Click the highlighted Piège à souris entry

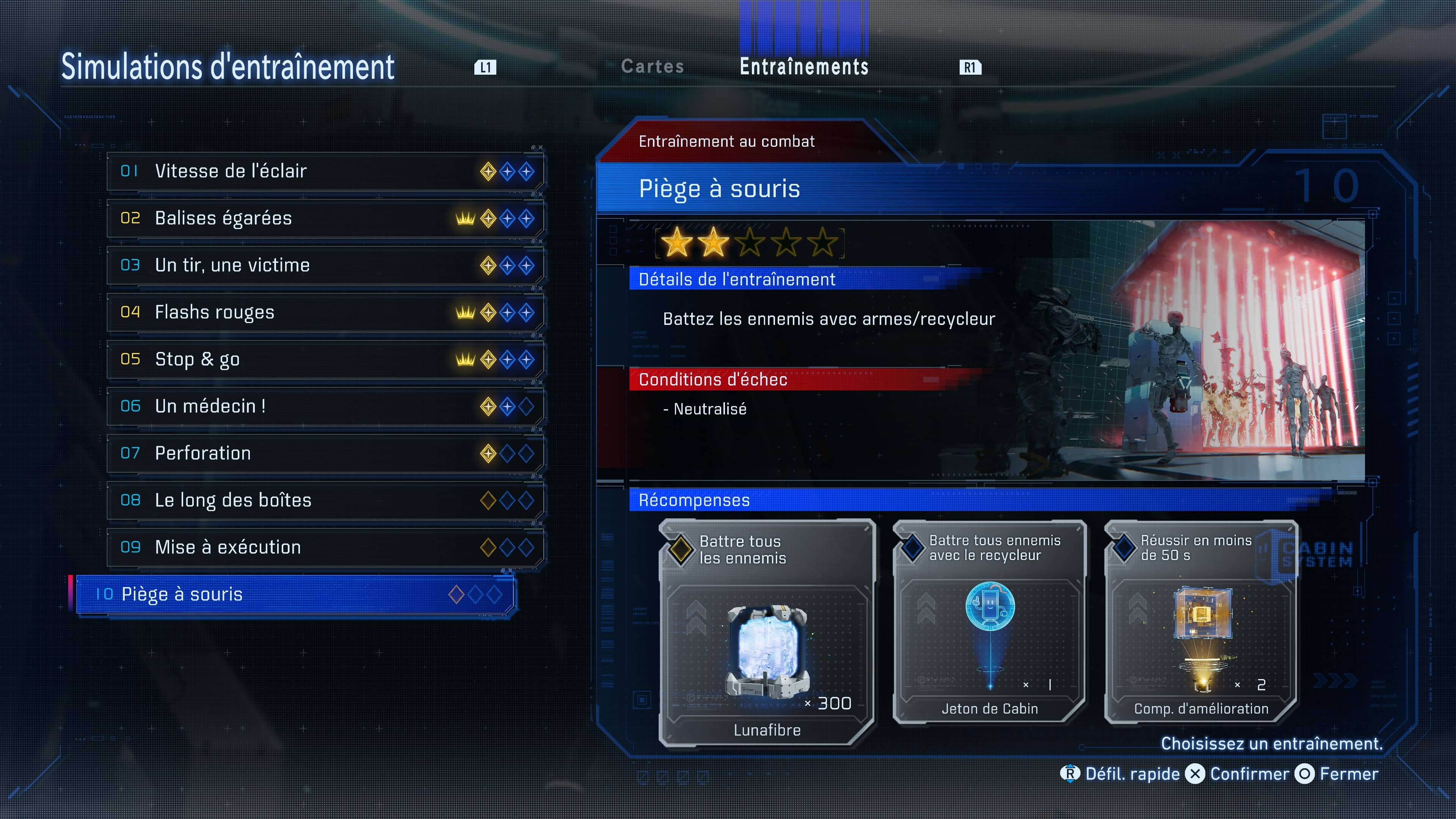[x=295, y=594]
